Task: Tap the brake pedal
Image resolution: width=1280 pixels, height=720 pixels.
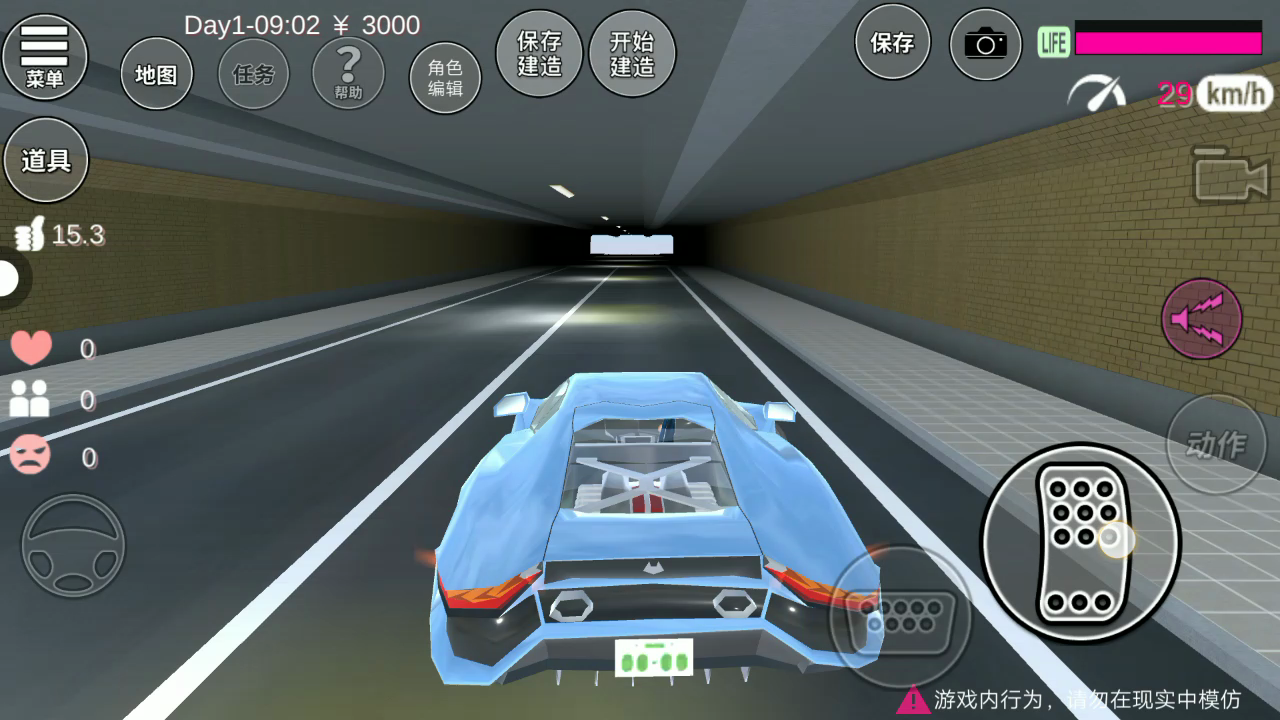Action: tap(900, 617)
